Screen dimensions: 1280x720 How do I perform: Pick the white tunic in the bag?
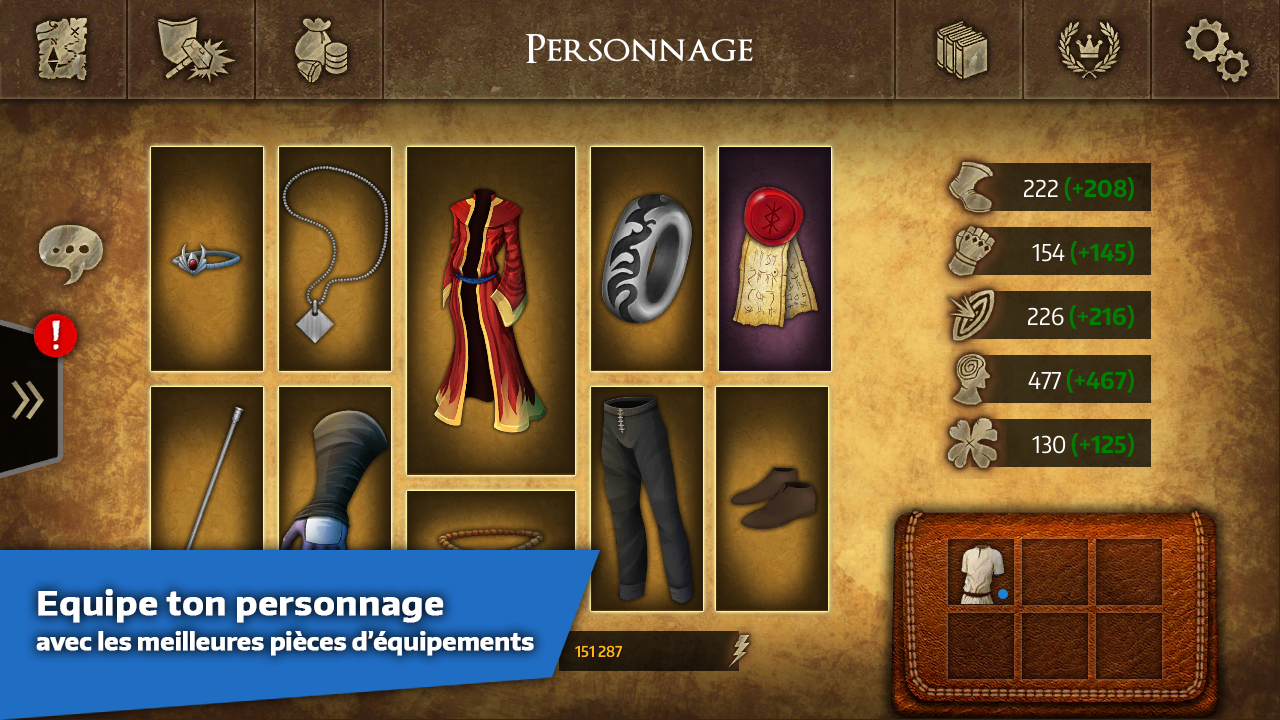(x=980, y=572)
